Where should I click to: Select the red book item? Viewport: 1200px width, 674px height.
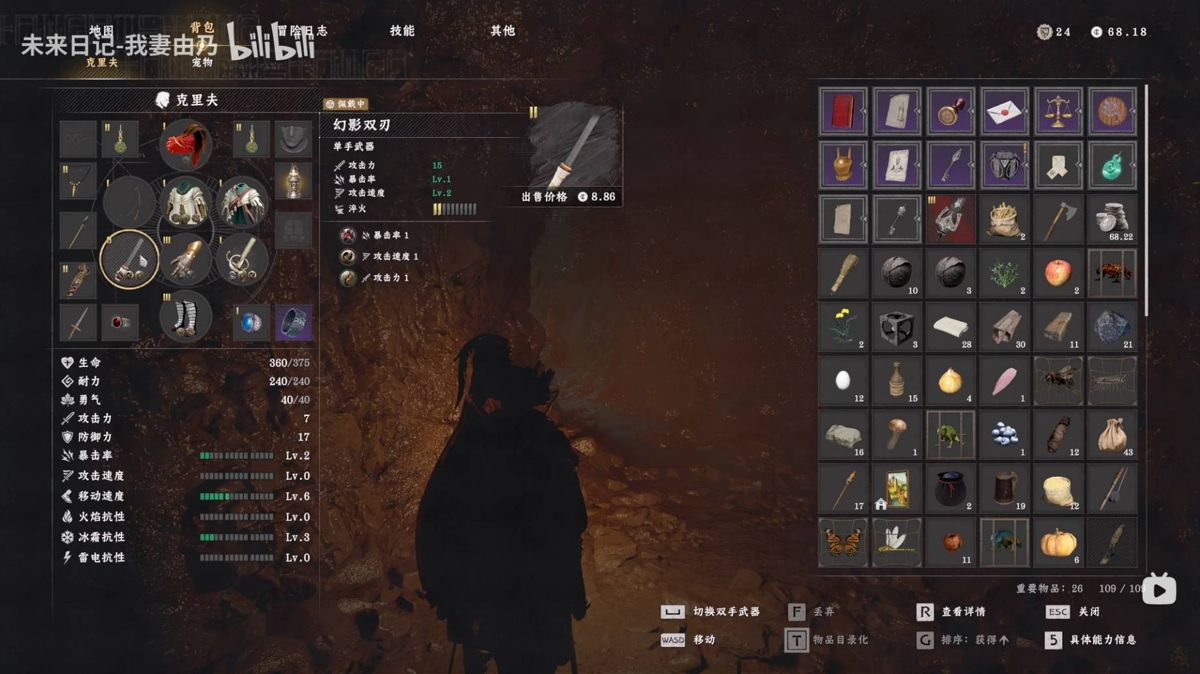843,111
